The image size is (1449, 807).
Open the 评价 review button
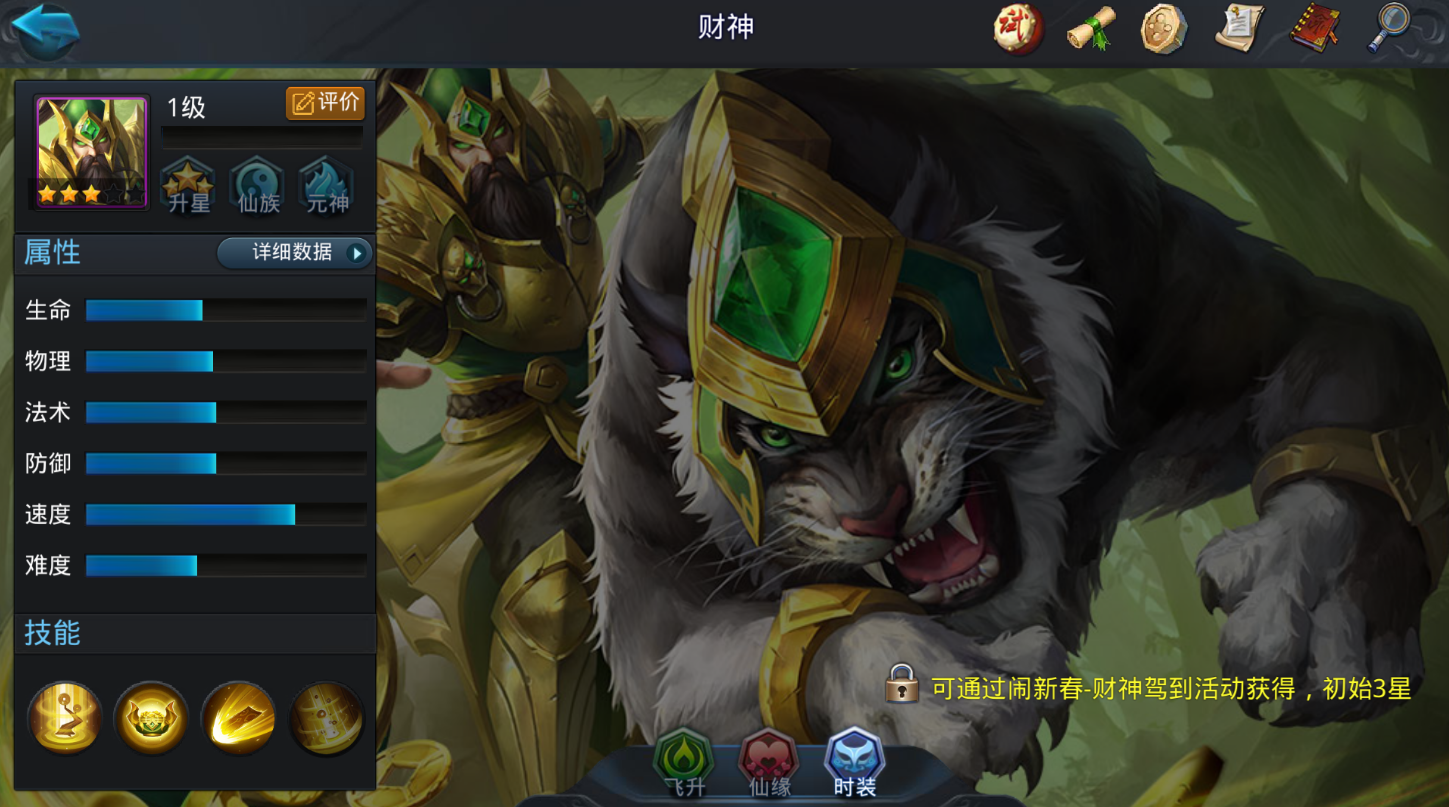[x=325, y=102]
